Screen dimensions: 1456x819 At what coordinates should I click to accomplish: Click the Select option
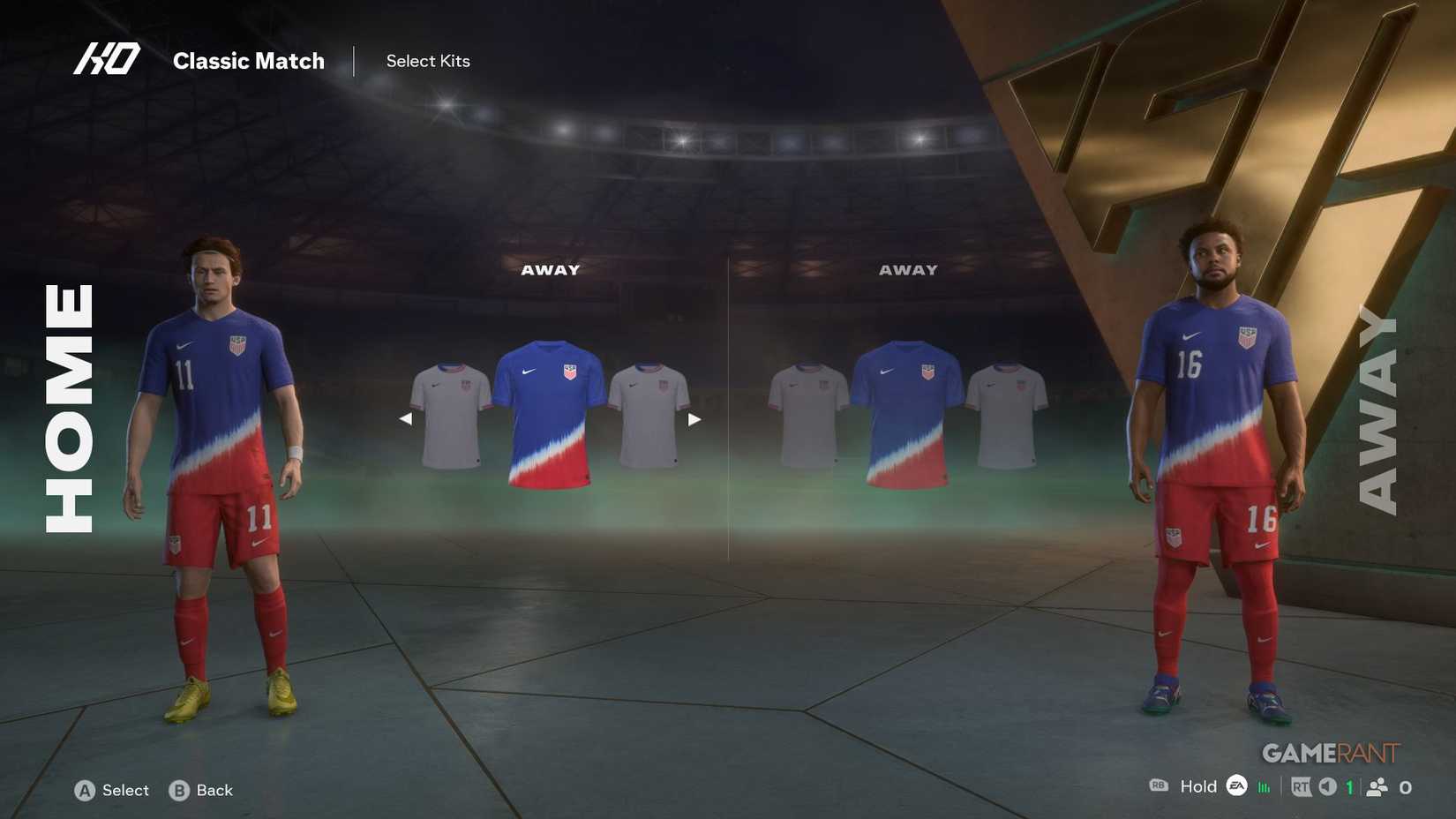pyautogui.click(x=125, y=791)
